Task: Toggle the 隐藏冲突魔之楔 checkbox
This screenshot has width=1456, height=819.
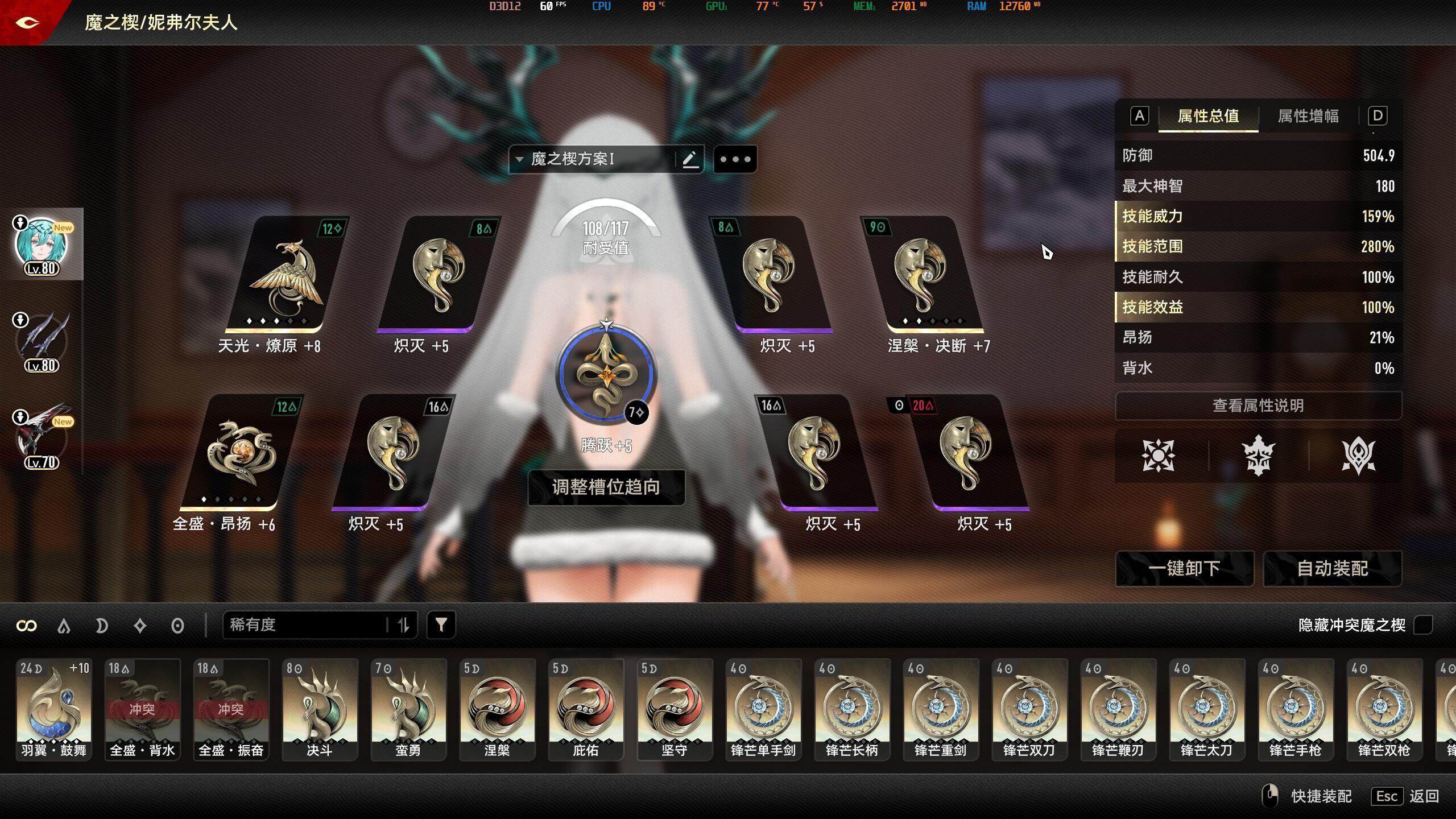Action: (x=1423, y=625)
